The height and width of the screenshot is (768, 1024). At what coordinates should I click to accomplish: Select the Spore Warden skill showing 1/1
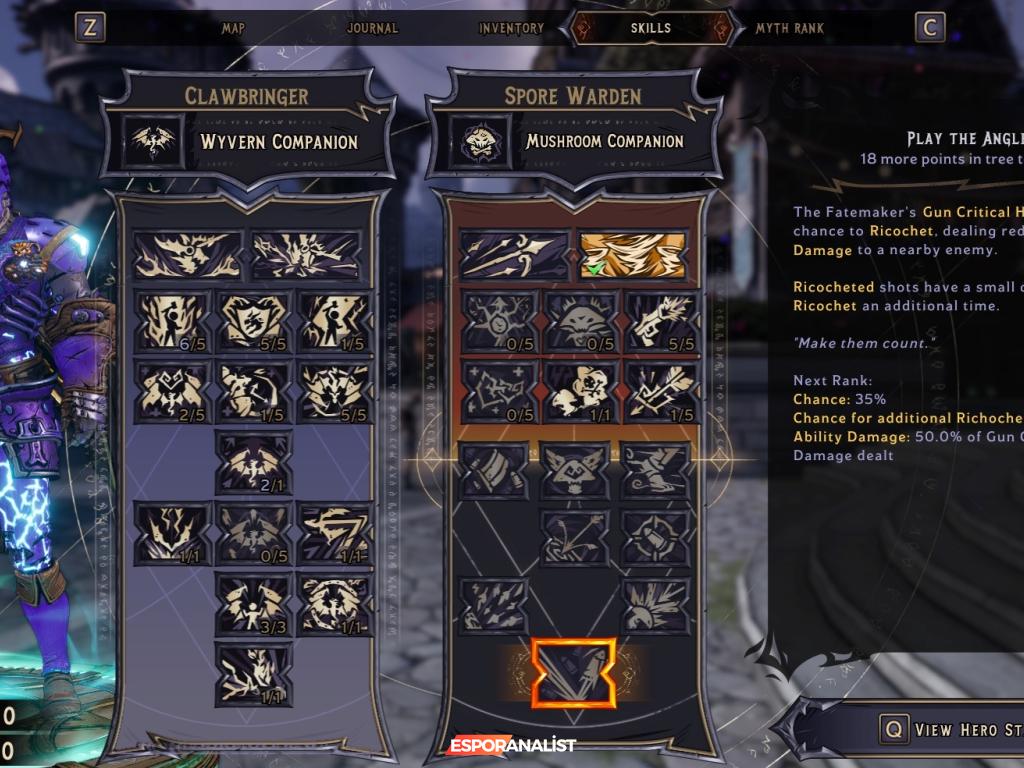coord(577,392)
